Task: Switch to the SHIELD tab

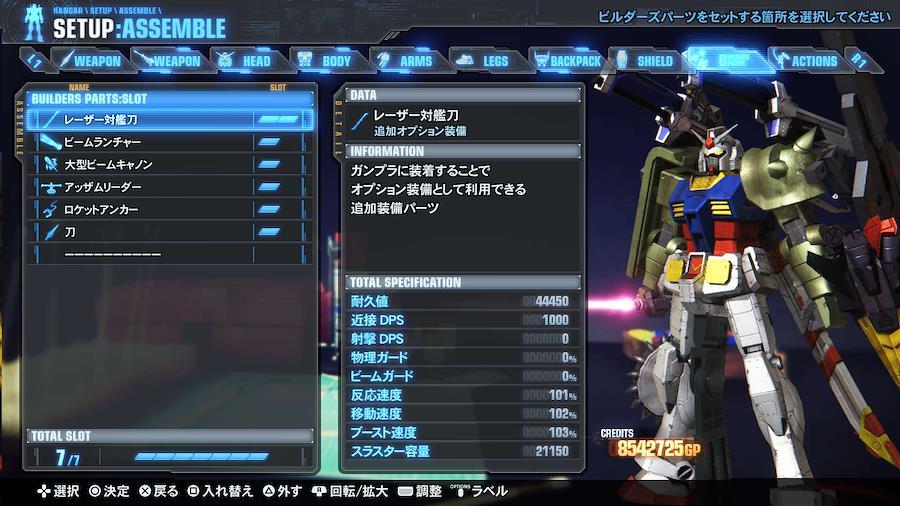Action: click(x=645, y=61)
